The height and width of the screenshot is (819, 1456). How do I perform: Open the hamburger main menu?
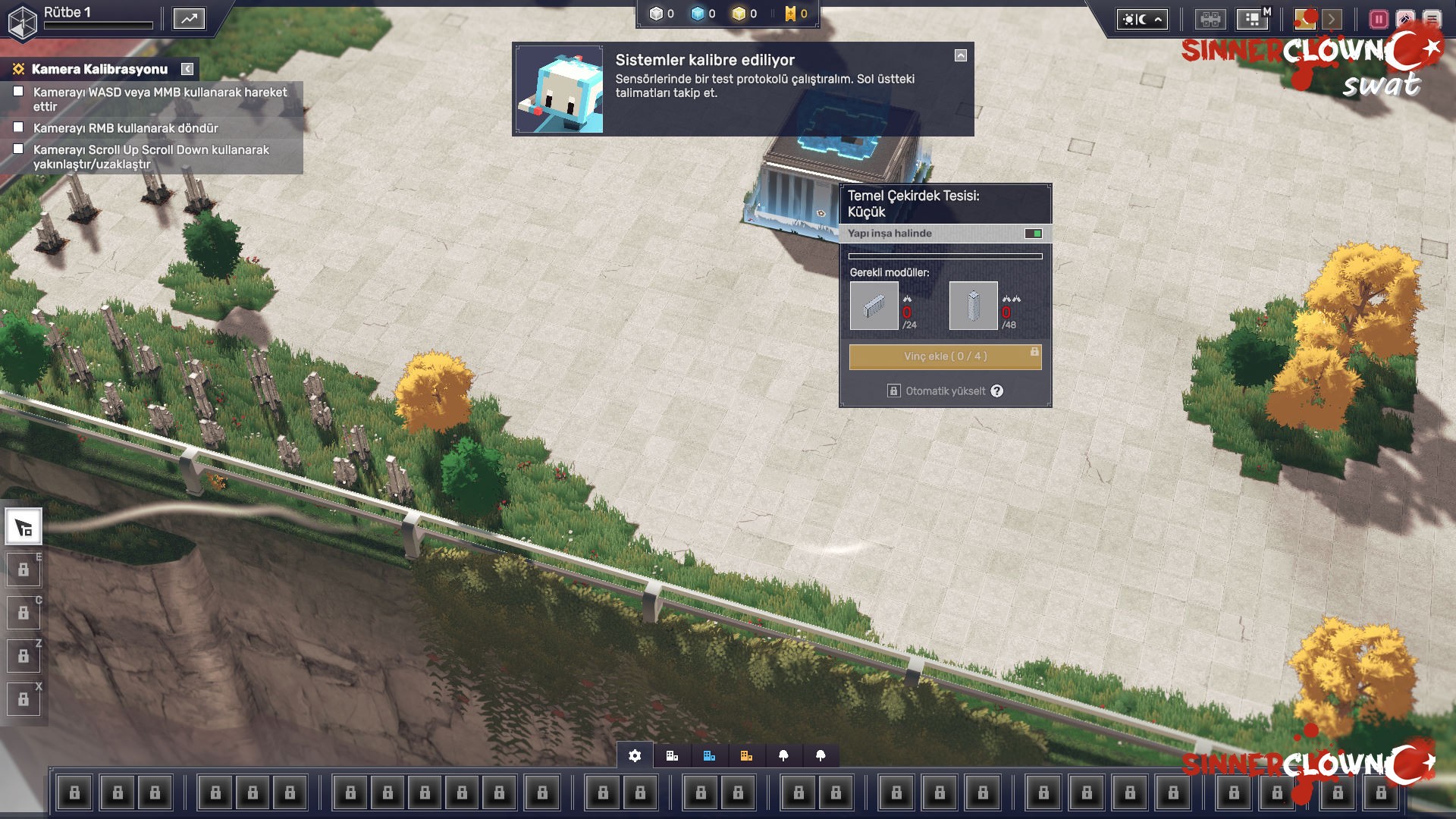(x=1432, y=19)
